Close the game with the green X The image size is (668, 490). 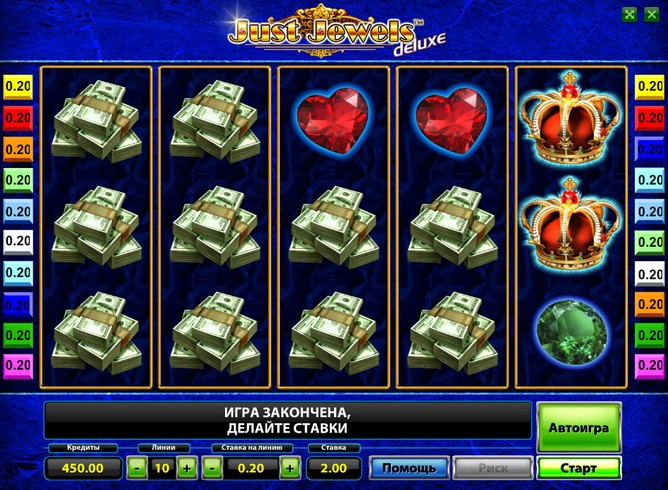pyautogui.click(x=652, y=14)
